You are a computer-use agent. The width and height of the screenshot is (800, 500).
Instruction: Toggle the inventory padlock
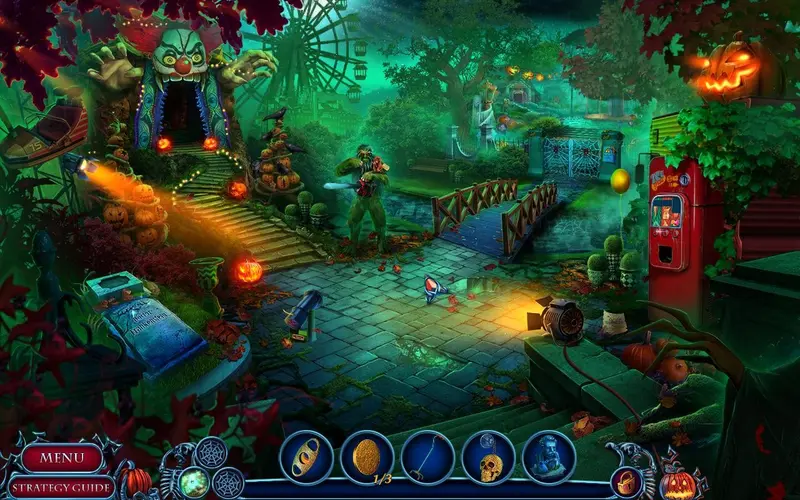click(x=627, y=482)
